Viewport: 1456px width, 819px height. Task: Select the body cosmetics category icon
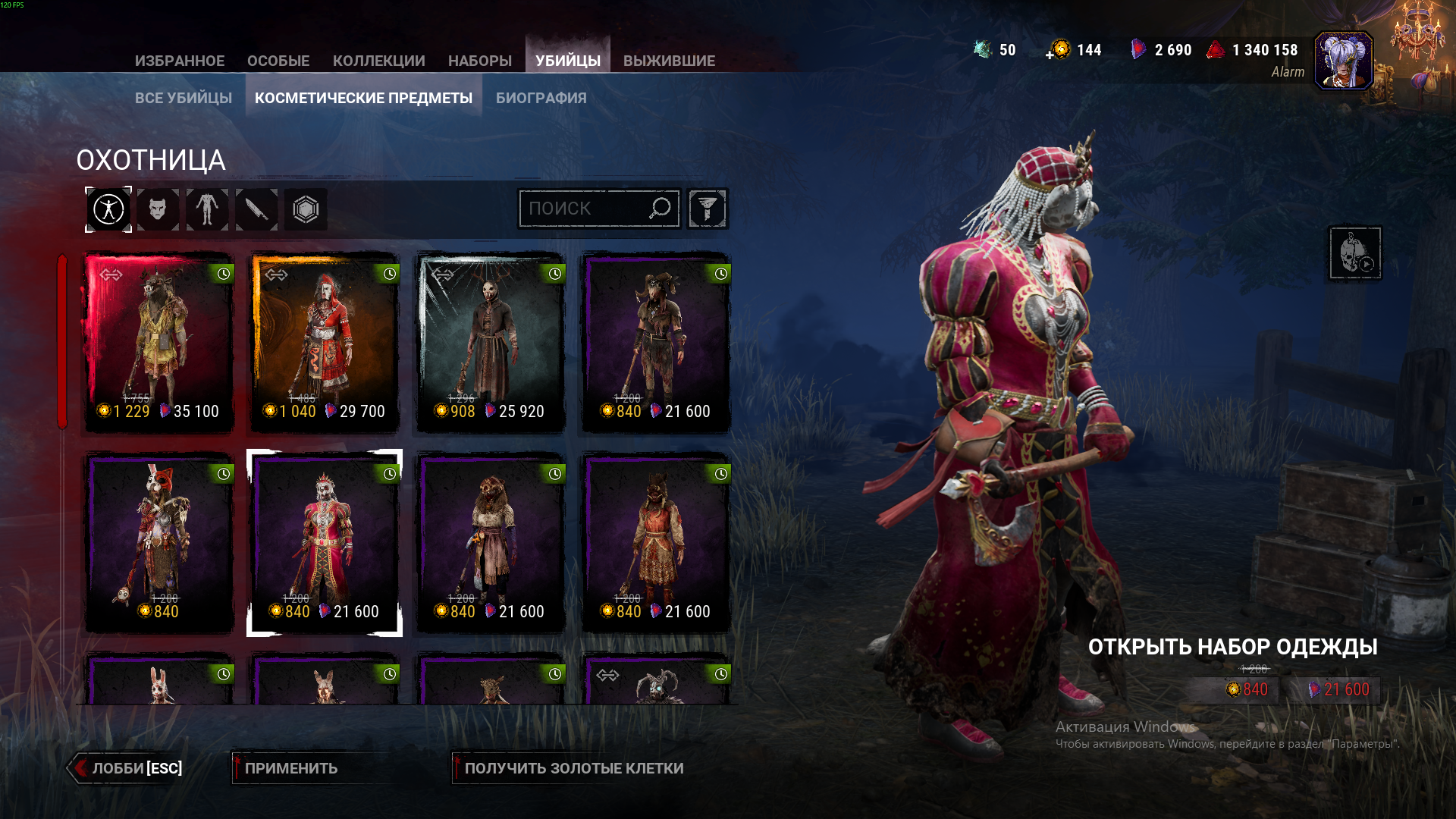(x=207, y=209)
